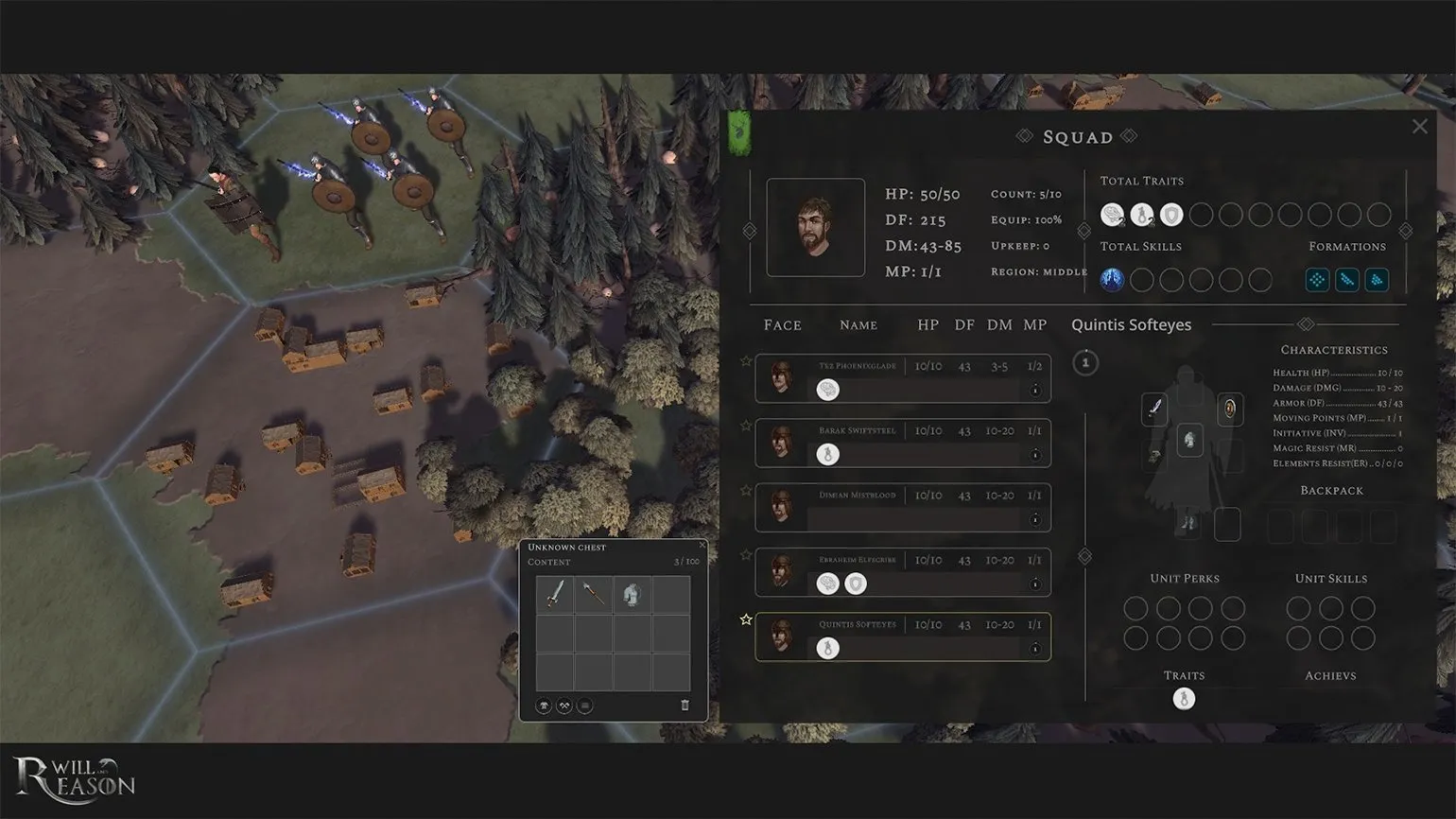Activate the blue squad skill icon
This screenshot has width=1456, height=819.
pos(1112,280)
